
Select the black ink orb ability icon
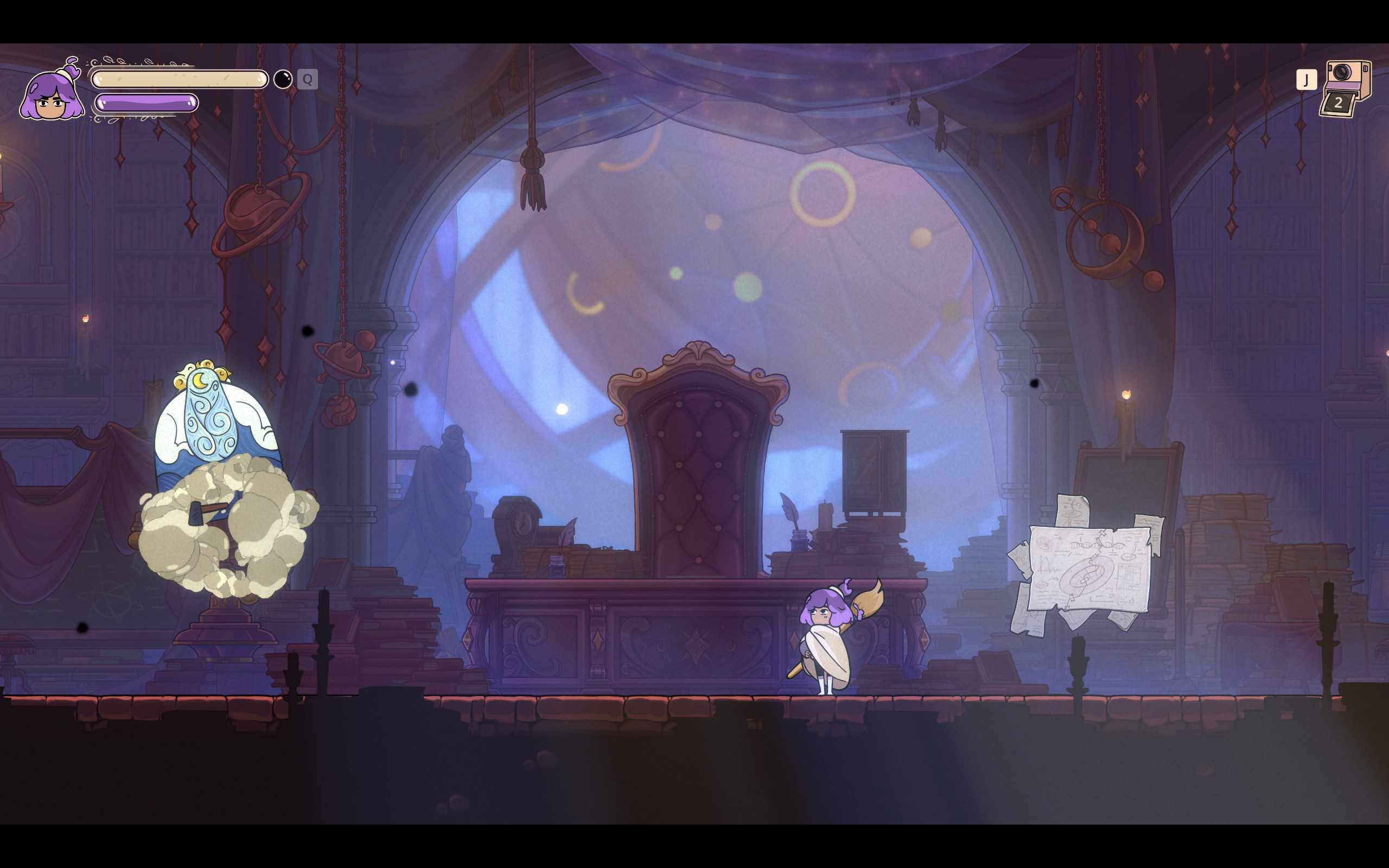click(283, 79)
